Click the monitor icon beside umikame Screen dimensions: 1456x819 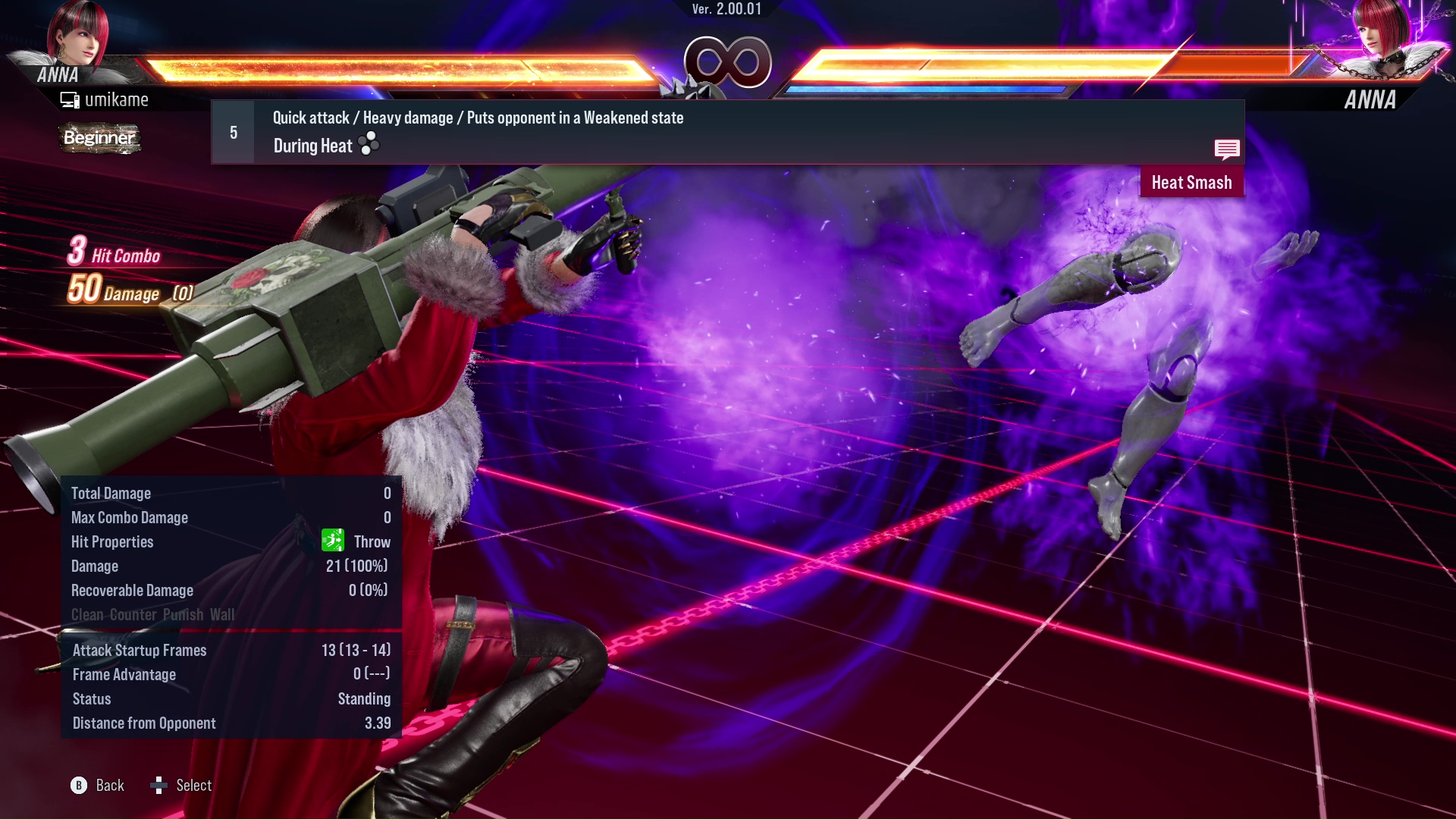click(68, 99)
